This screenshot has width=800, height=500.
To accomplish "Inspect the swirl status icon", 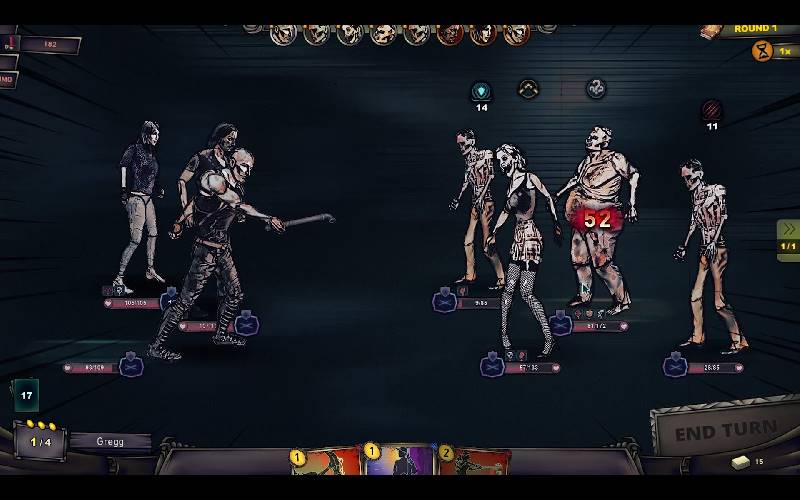I will click(596, 89).
